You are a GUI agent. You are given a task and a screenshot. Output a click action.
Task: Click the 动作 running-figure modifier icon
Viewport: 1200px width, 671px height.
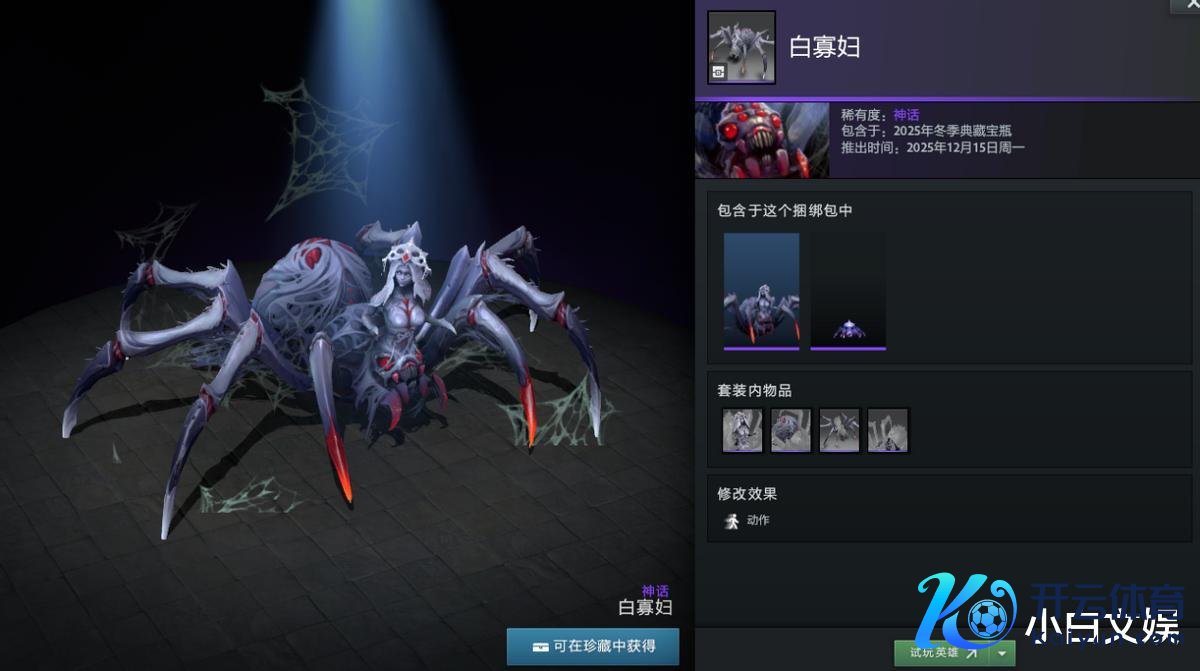point(732,521)
